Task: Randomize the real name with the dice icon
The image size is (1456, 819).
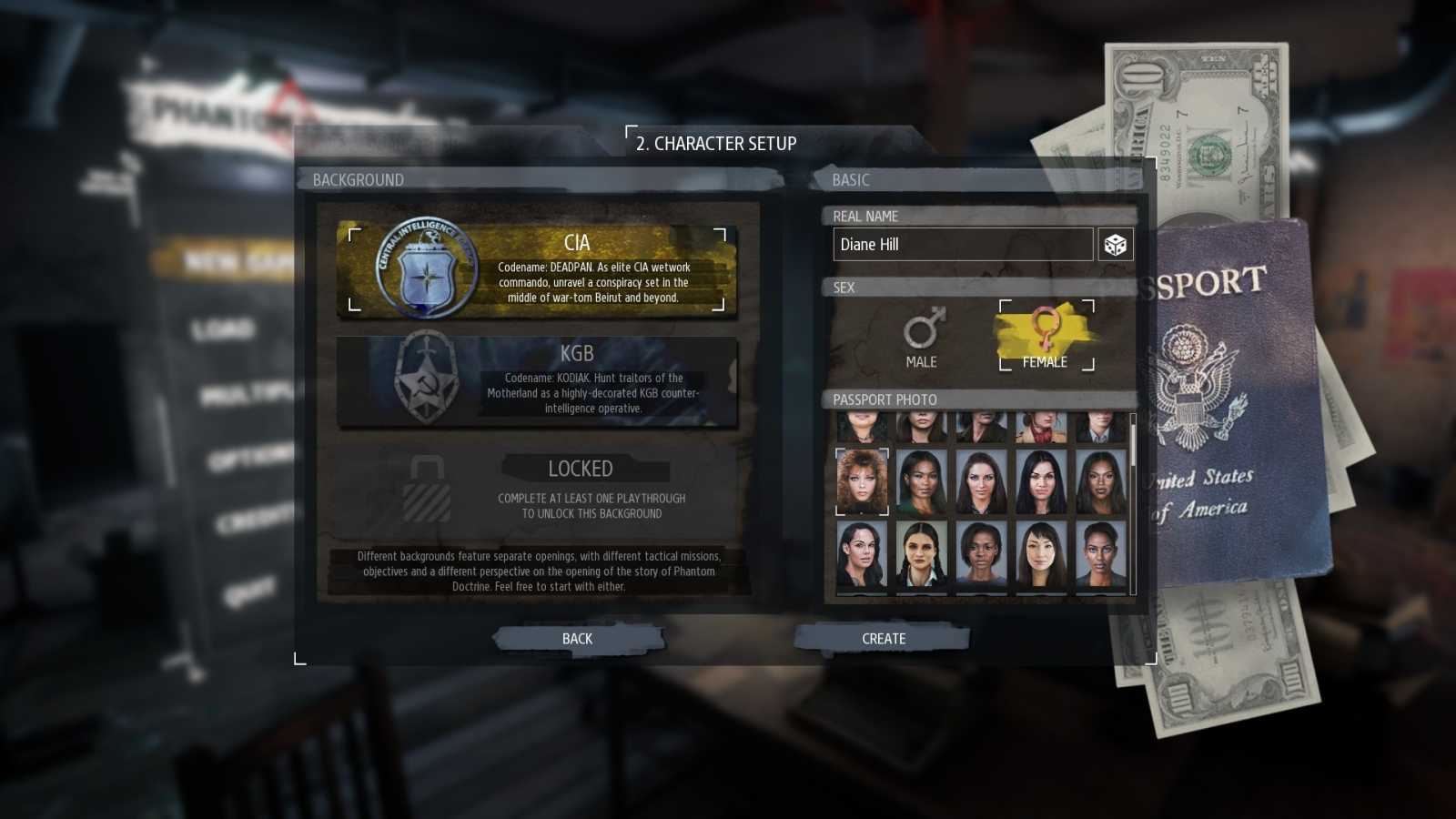Action: [x=1116, y=243]
